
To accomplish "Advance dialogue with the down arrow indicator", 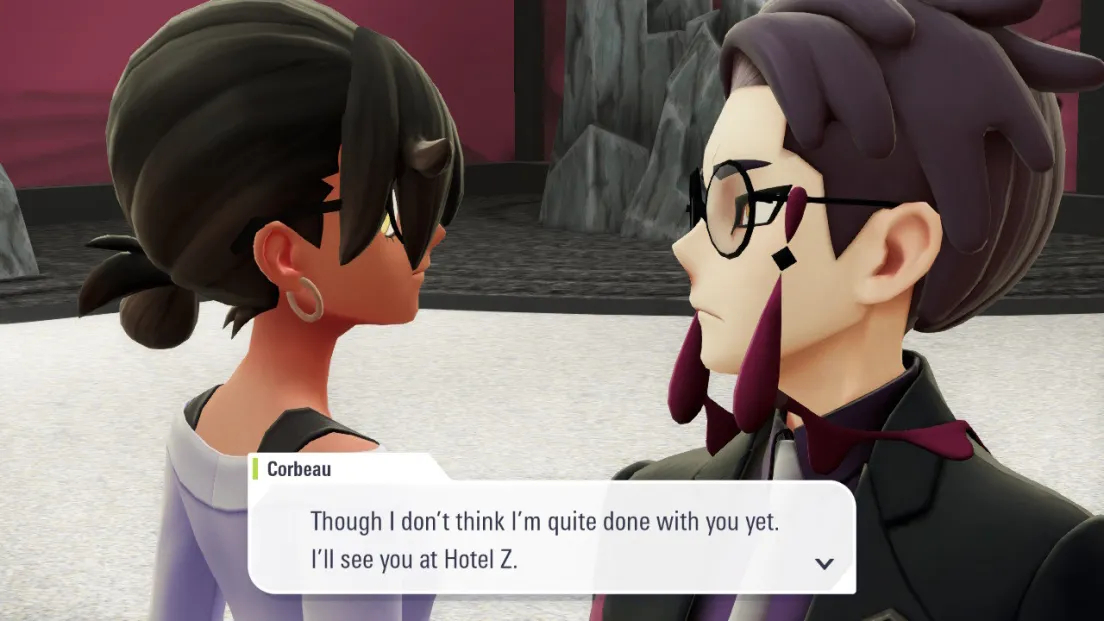I will coord(824,563).
